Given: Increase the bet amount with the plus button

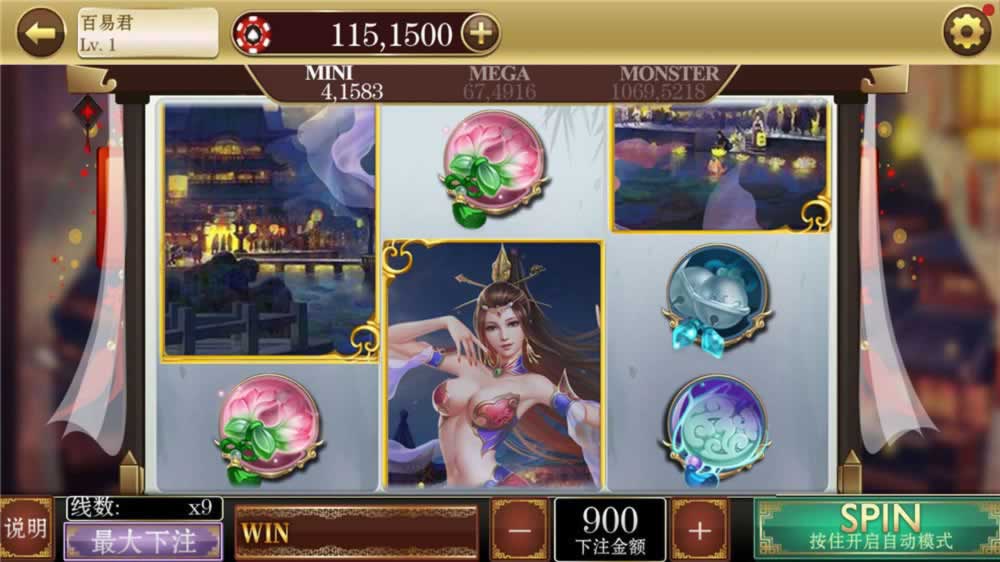Looking at the screenshot, I should tap(699, 530).
